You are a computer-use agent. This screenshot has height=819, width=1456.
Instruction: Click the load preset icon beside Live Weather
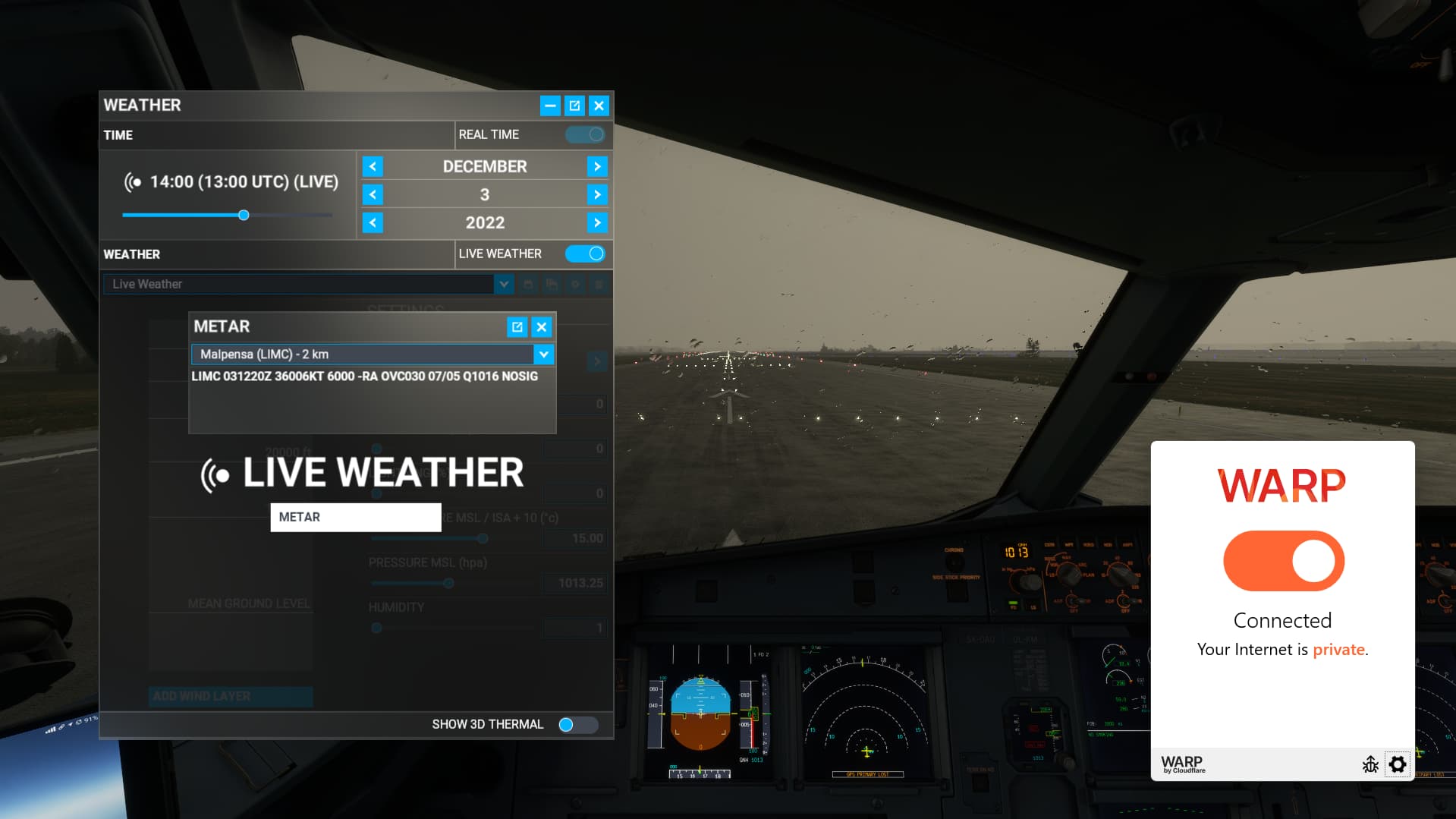coord(552,284)
